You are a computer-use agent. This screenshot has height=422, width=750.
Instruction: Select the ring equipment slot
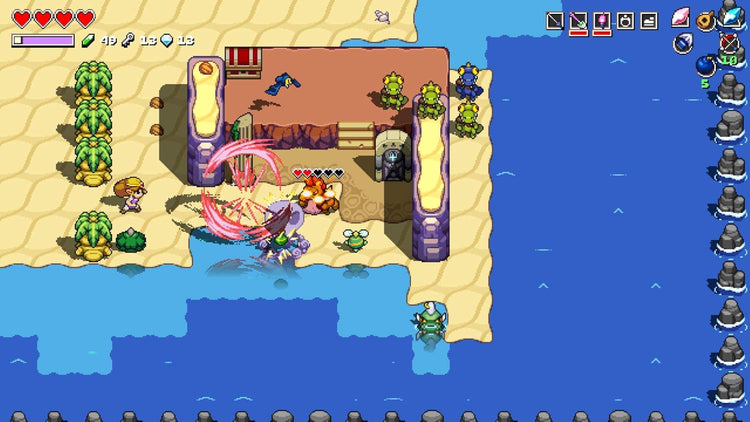click(625, 20)
